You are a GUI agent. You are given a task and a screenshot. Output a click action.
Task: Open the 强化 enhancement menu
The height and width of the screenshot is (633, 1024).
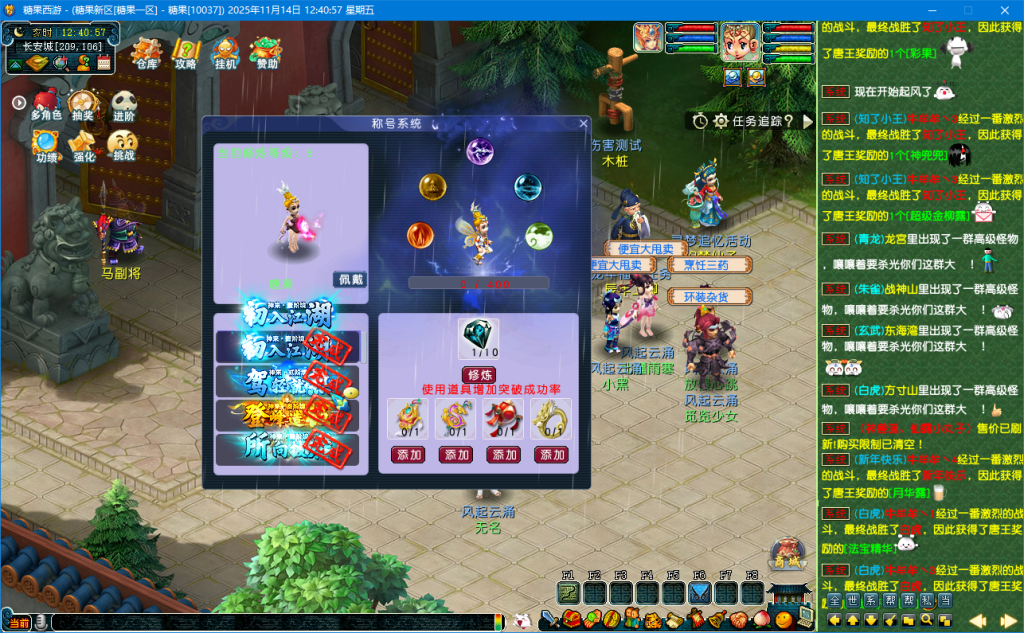coord(84,146)
